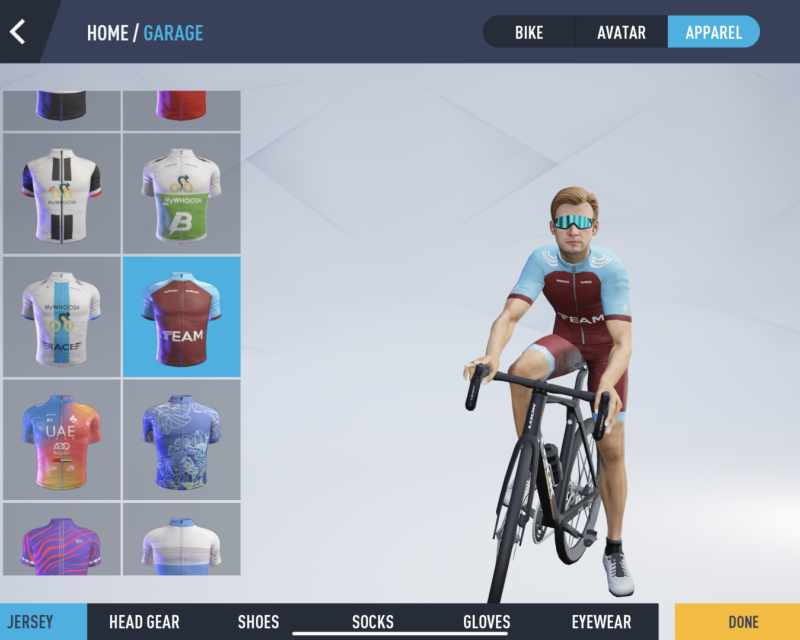Select the white Race jersey with blue stripe
Viewport: 800px width, 640px height.
pyautogui.click(x=61, y=316)
